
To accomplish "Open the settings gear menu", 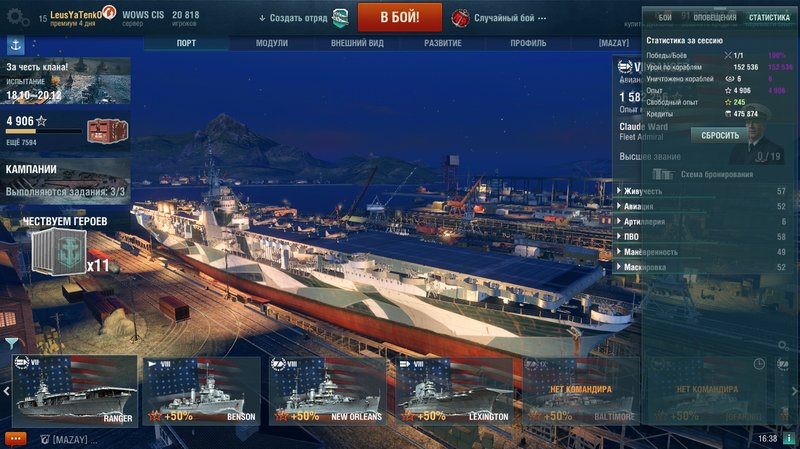I will [x=16, y=18].
